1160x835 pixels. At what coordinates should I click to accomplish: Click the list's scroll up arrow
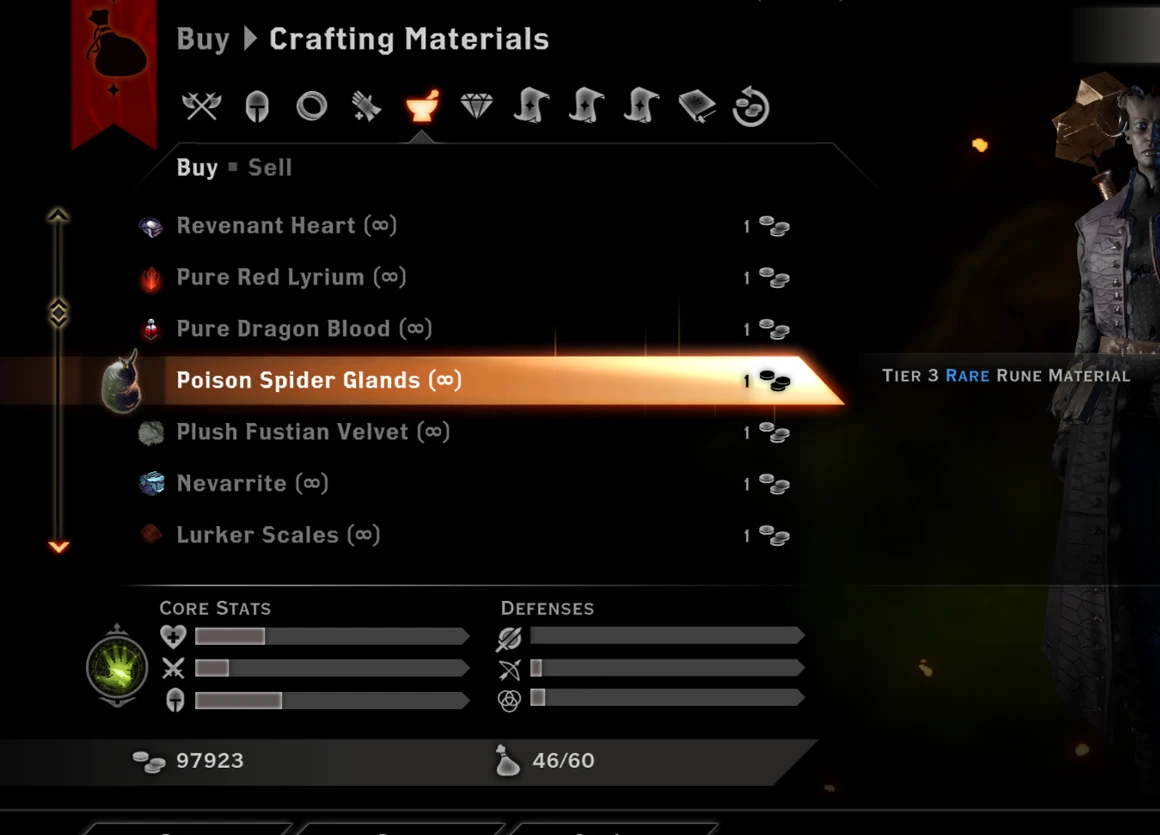pos(59,215)
